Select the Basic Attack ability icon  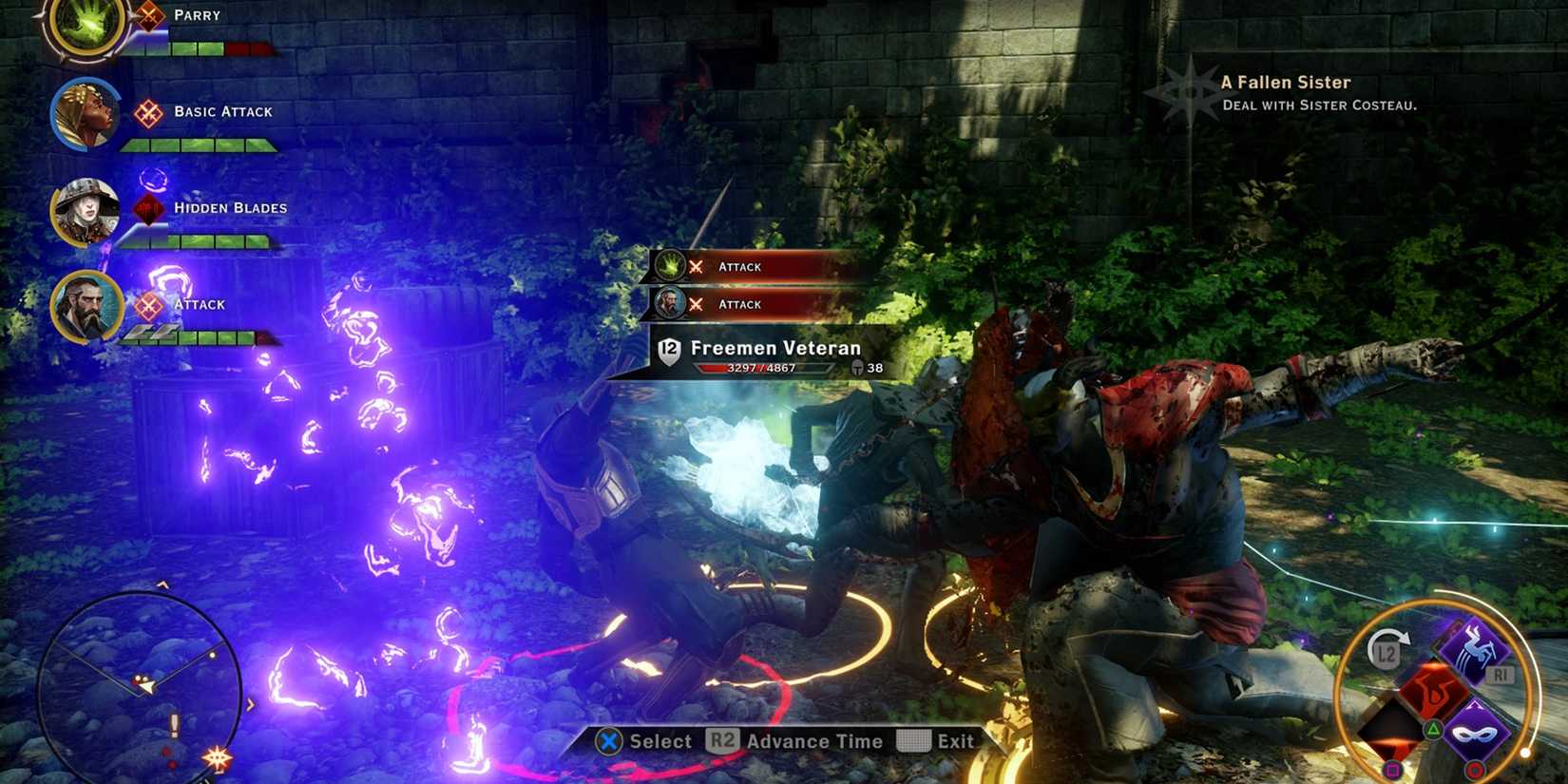(x=147, y=112)
